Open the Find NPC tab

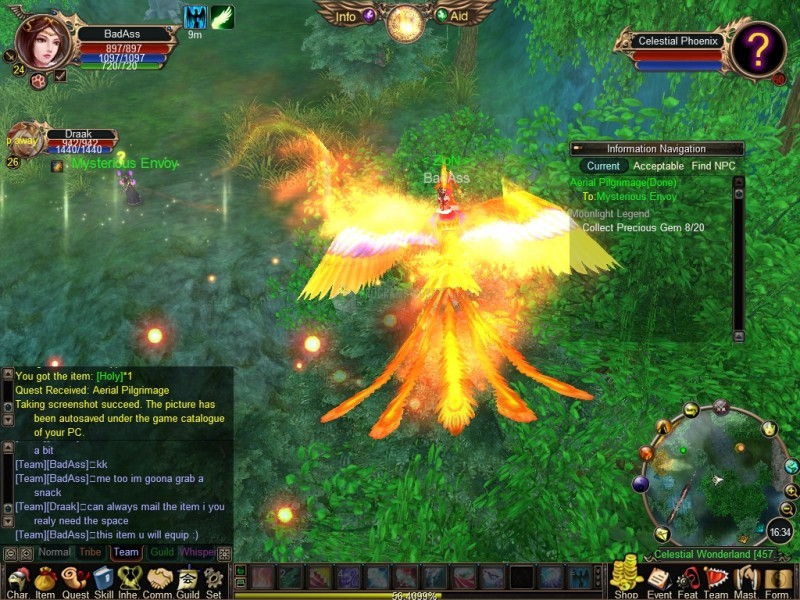[713, 166]
